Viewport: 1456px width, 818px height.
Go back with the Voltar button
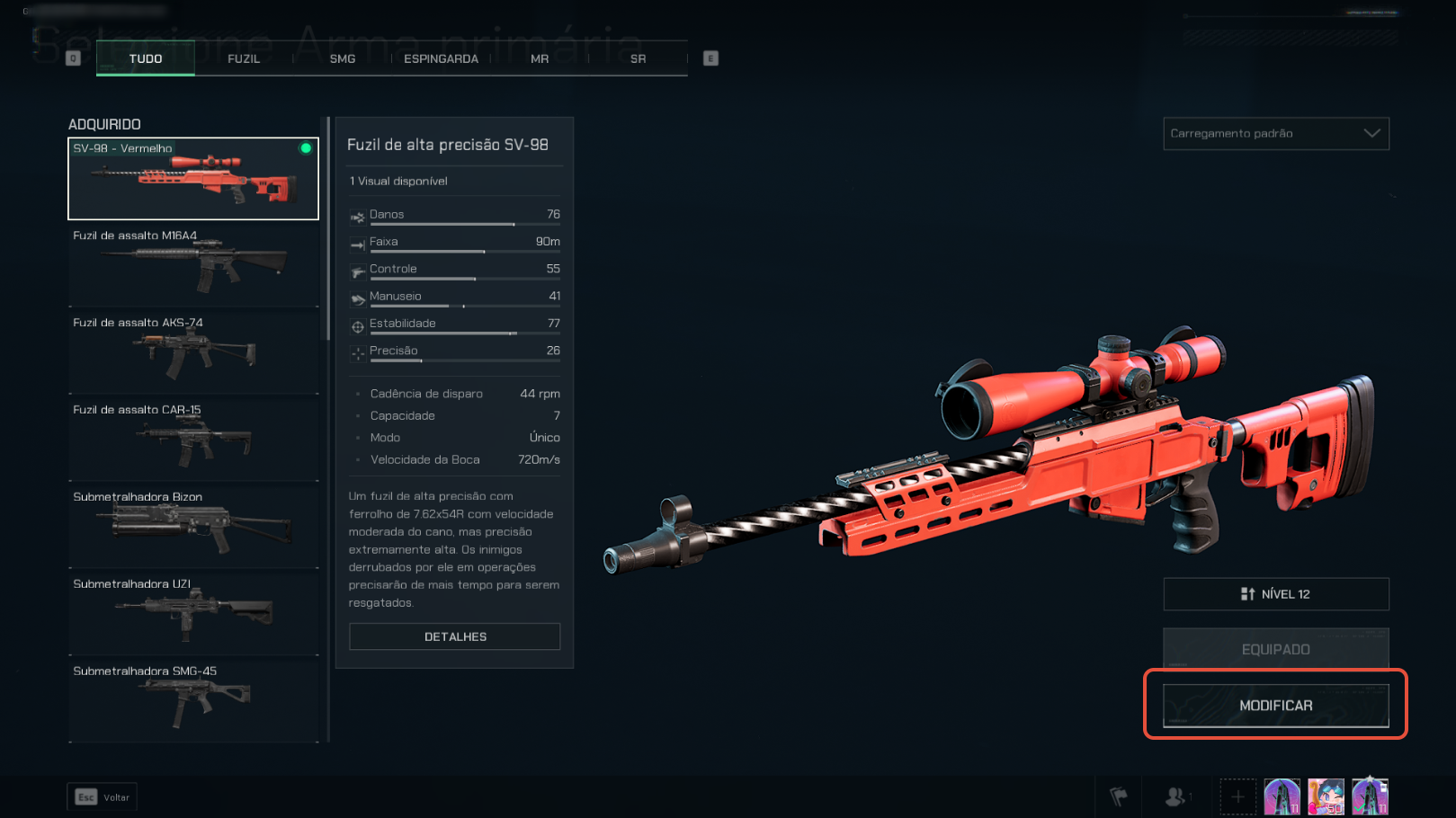(x=103, y=797)
